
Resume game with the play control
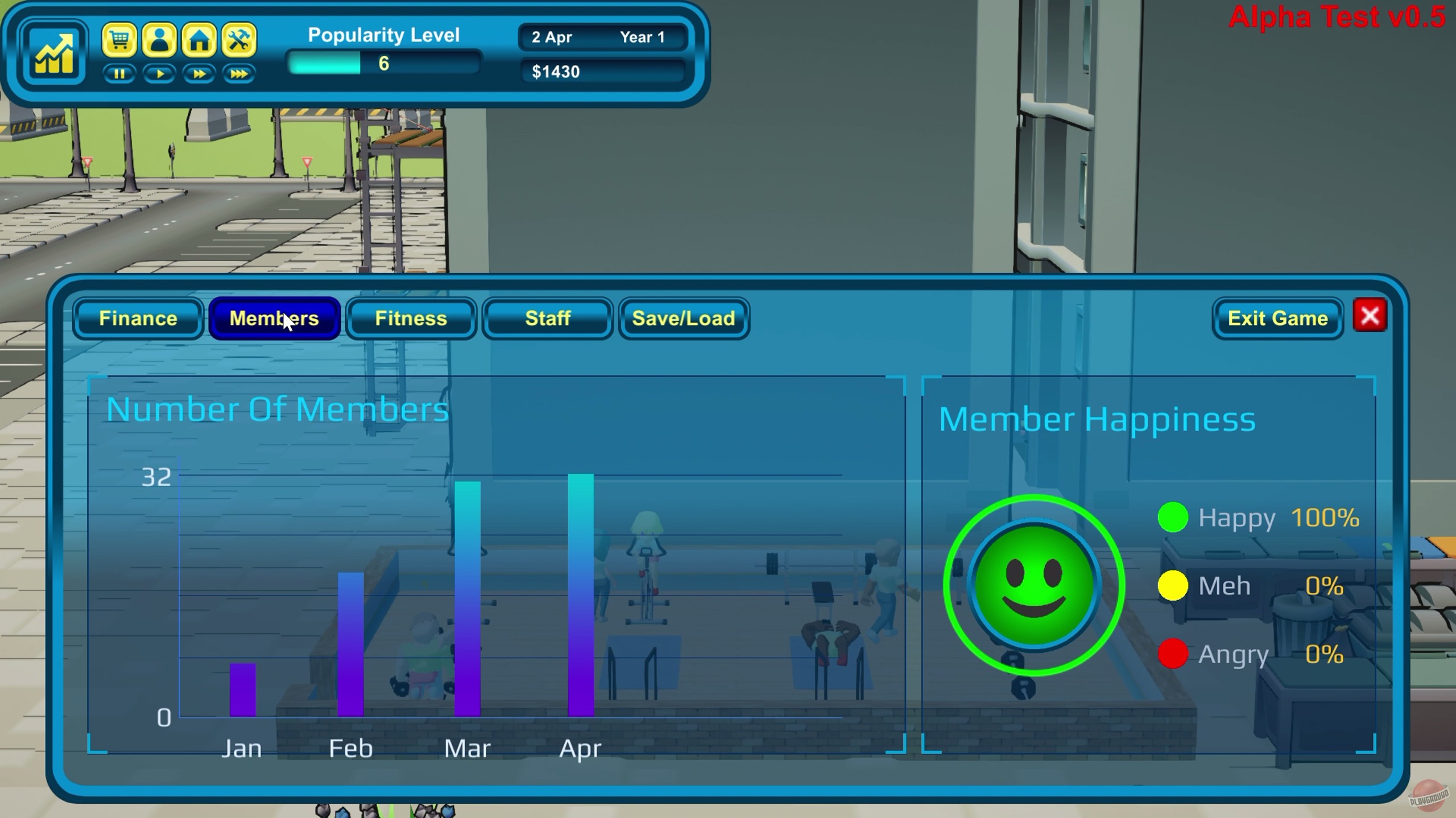[x=160, y=73]
